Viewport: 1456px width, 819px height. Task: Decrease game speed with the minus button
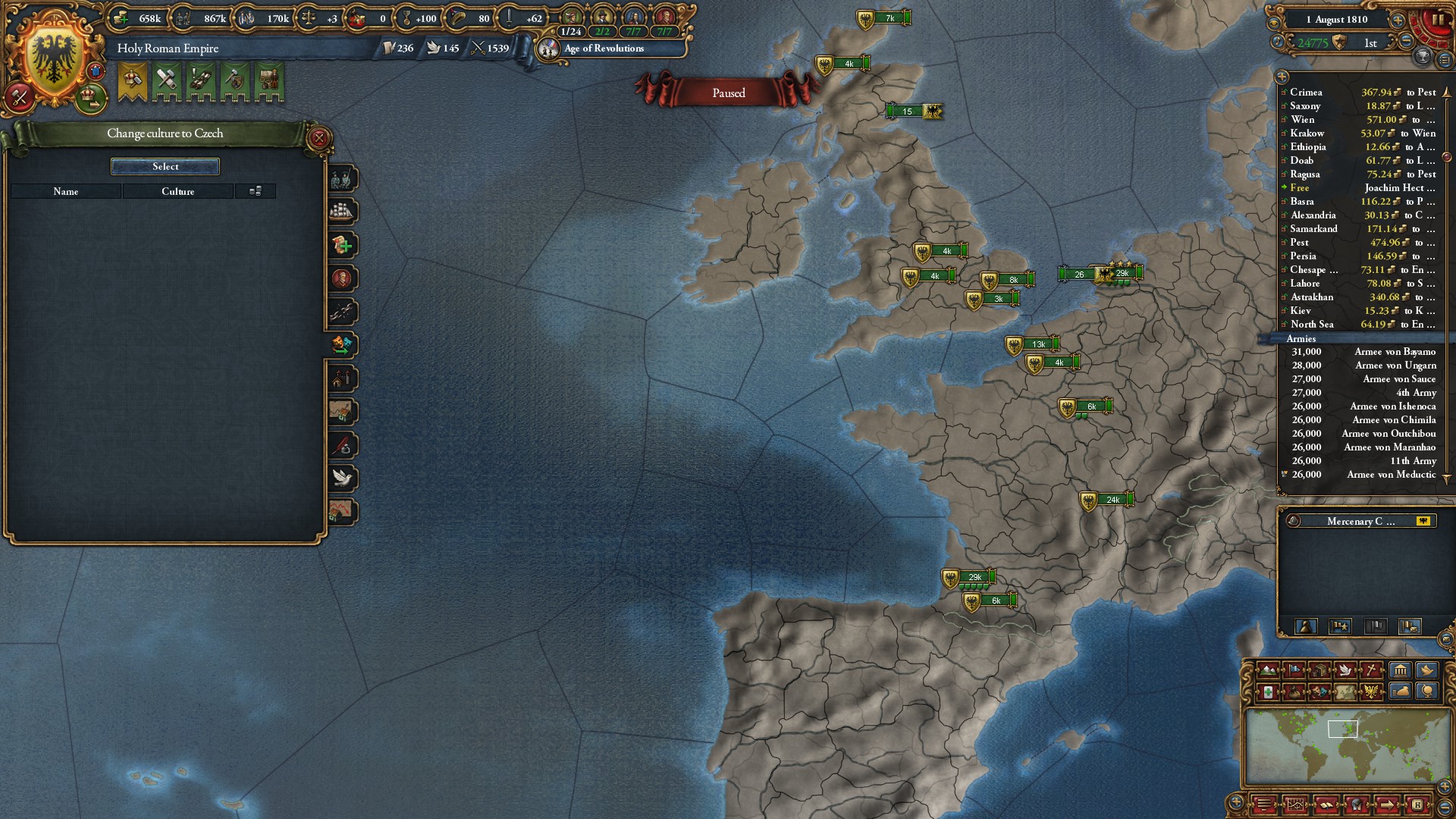(x=1405, y=42)
